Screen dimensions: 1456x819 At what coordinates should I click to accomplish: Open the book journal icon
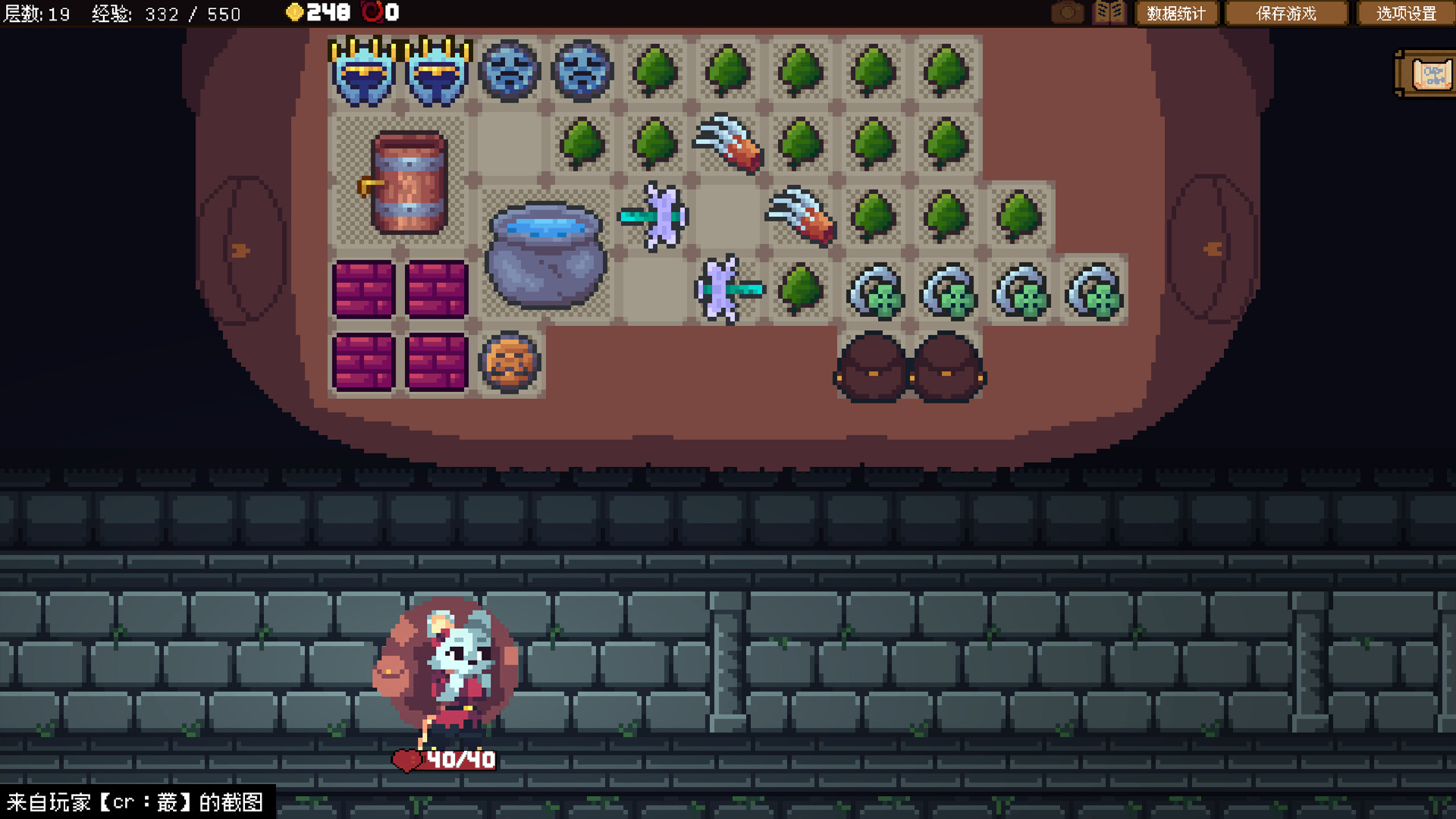(1109, 13)
